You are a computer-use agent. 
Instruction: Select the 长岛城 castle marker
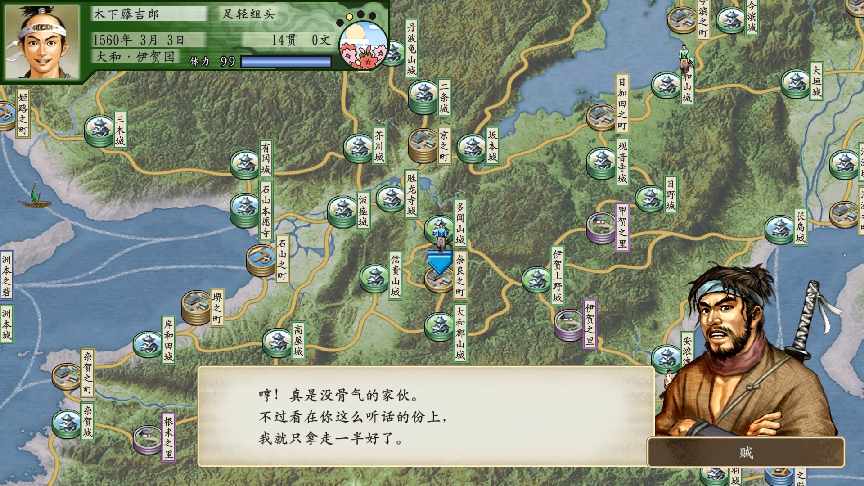tap(779, 229)
